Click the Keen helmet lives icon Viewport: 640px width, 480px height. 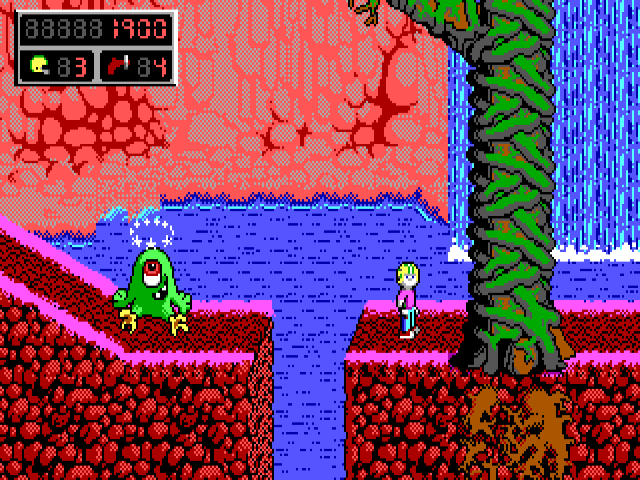(x=39, y=66)
